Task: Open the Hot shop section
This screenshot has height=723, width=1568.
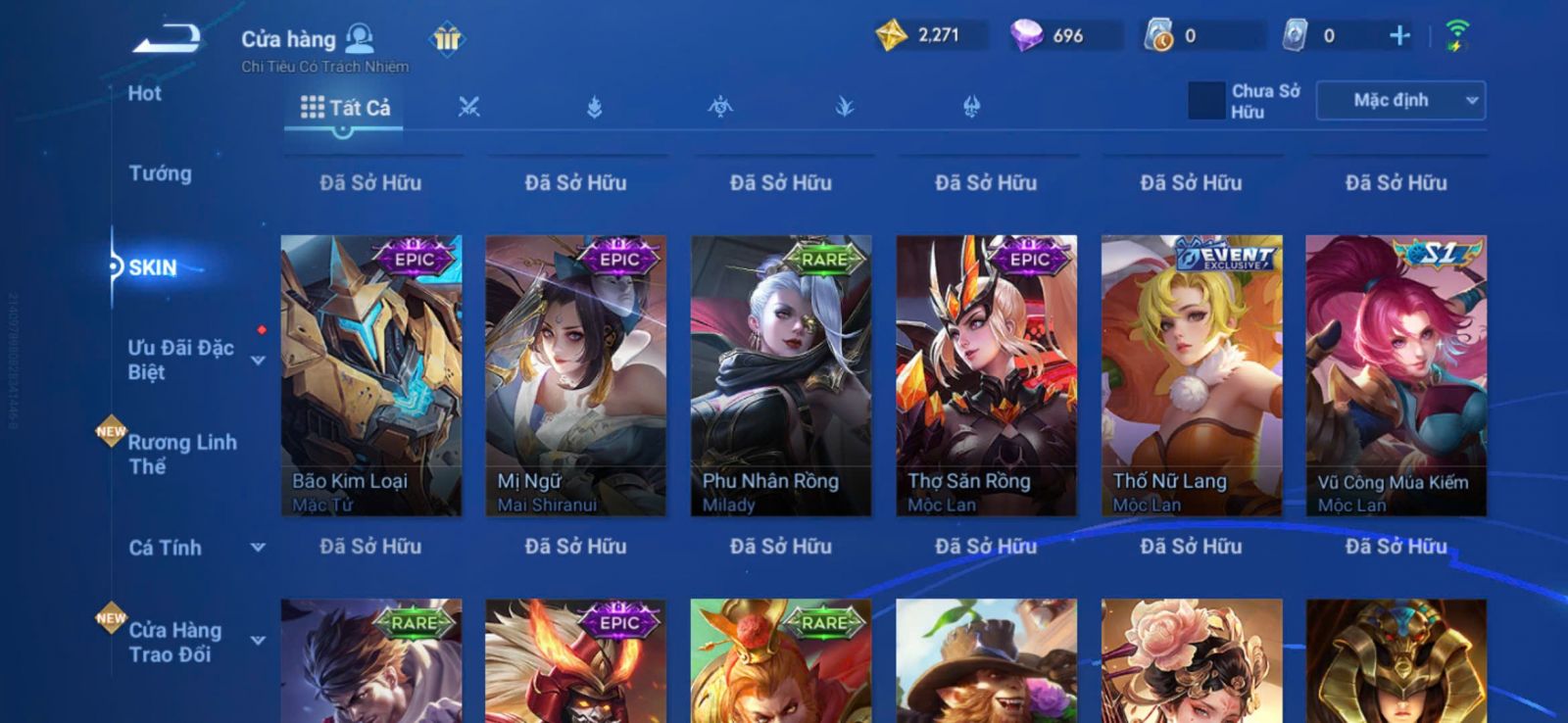Action: tap(144, 94)
